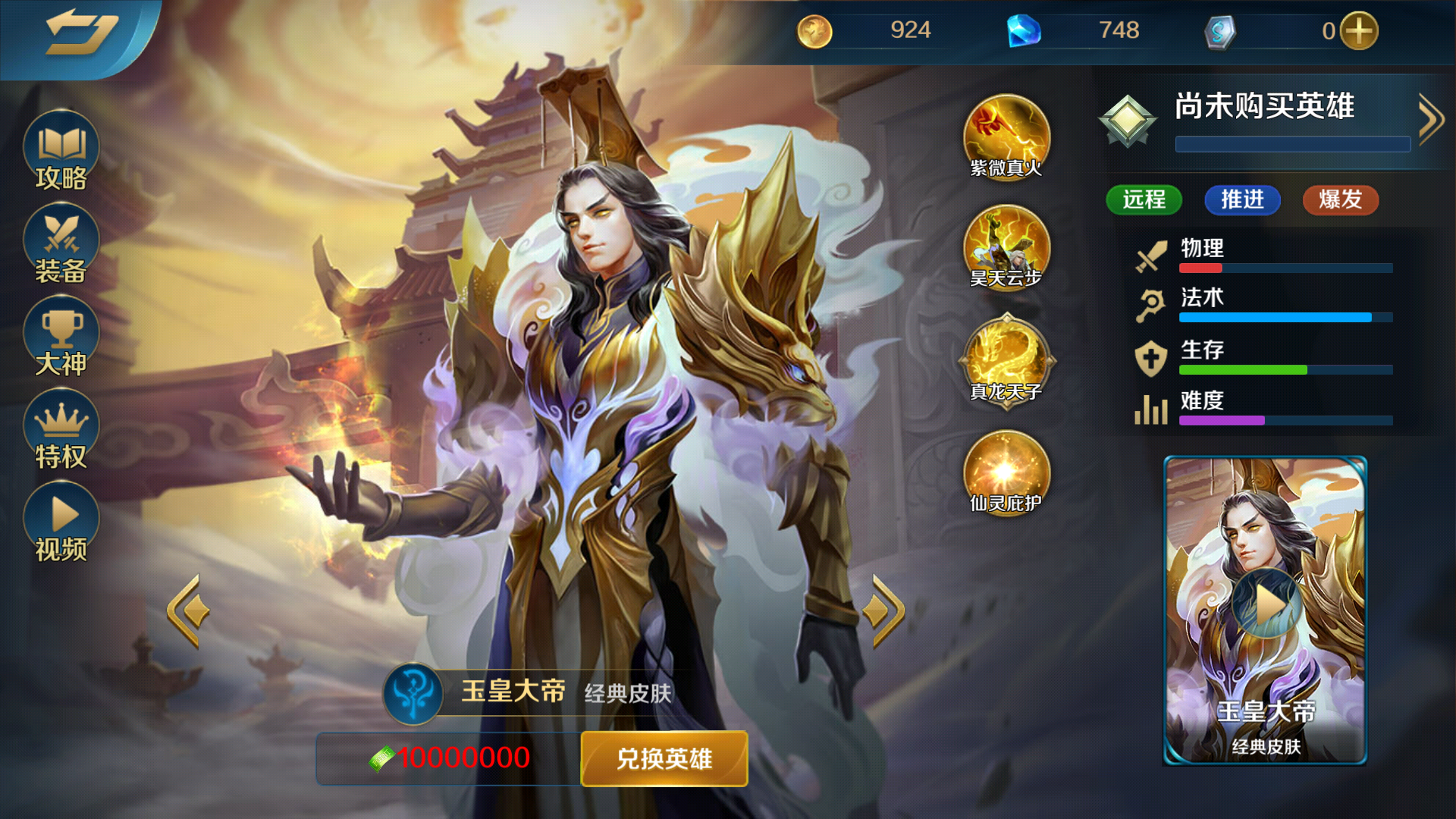Select the 紫微真火 skill icon

[x=1006, y=136]
